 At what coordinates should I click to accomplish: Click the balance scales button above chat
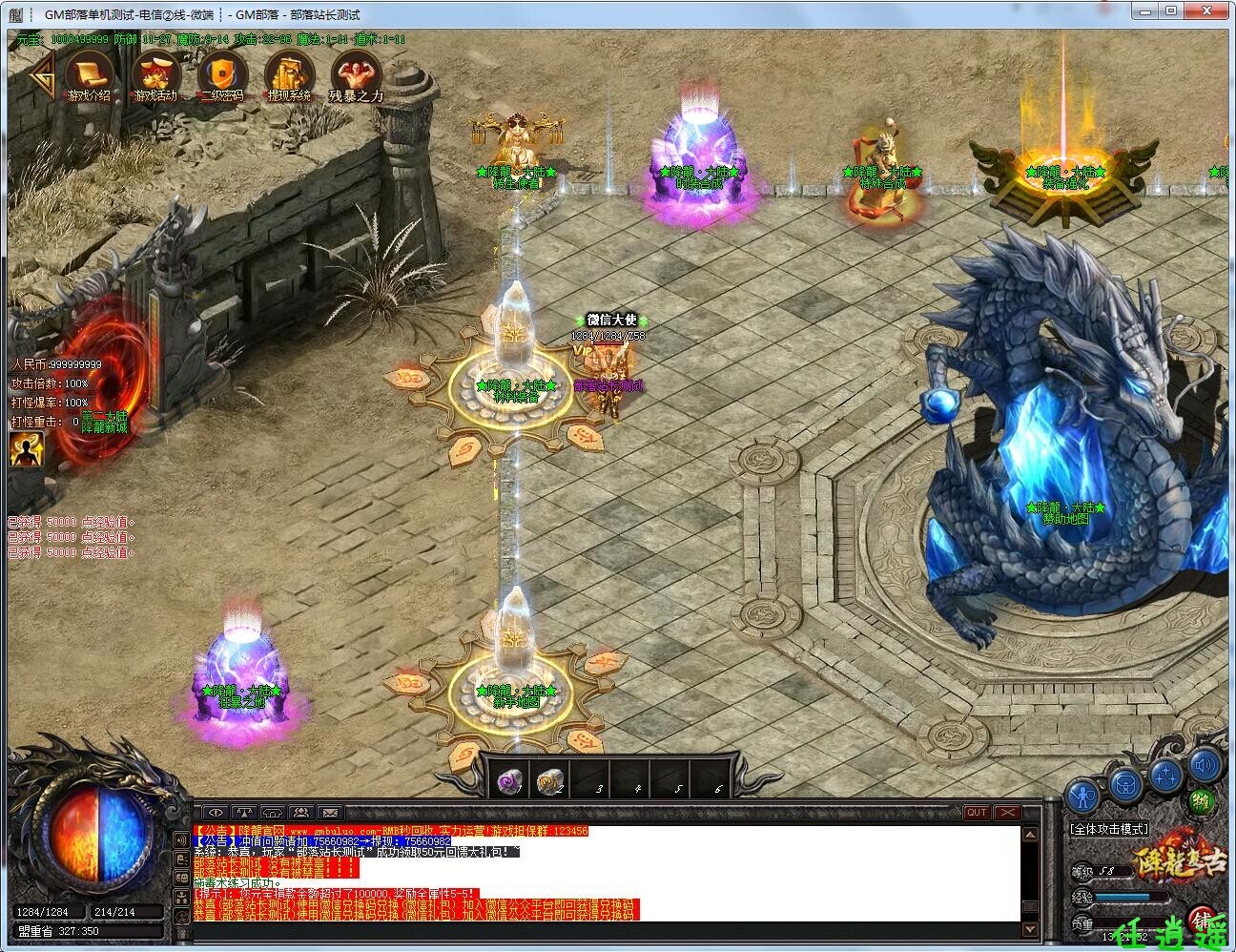pos(244,813)
